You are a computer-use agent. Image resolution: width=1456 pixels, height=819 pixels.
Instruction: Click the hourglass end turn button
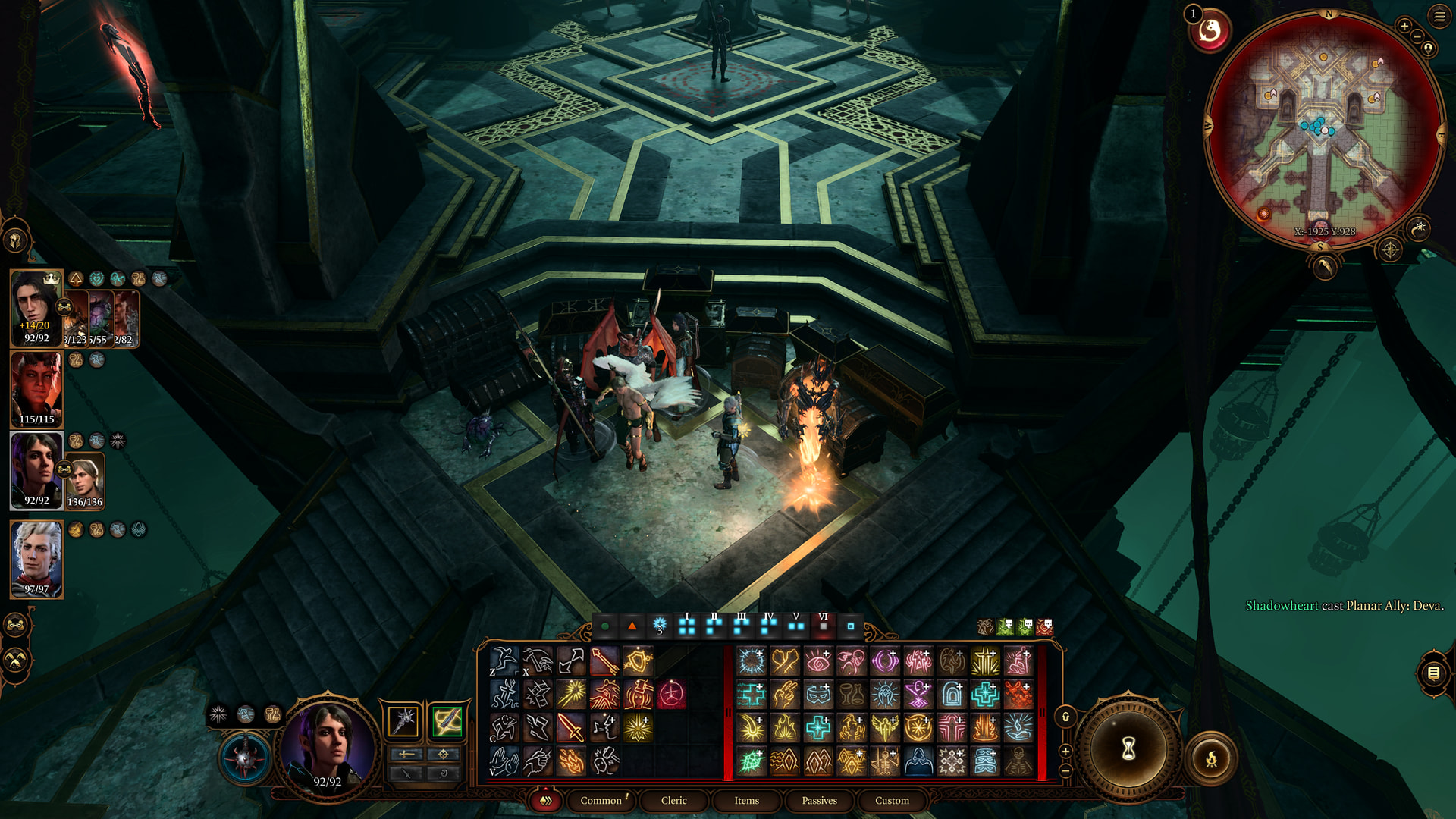click(x=1128, y=749)
